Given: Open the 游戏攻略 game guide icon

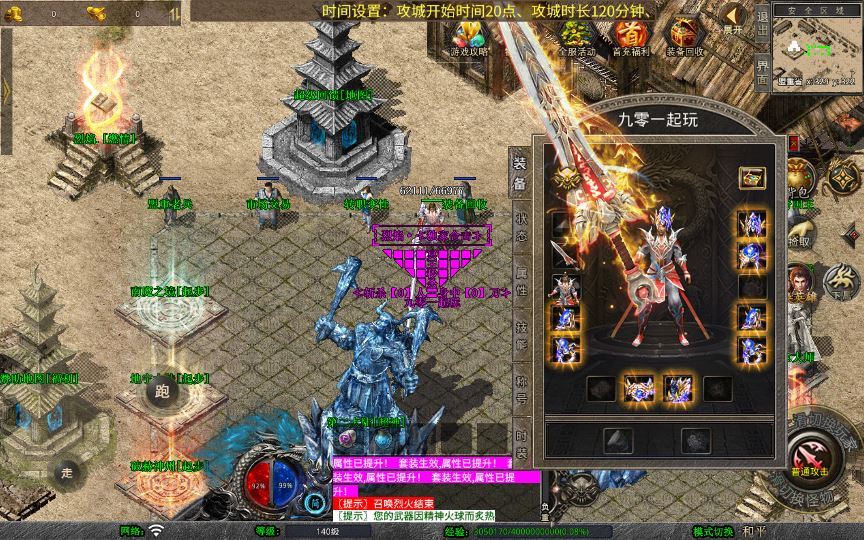Looking at the screenshot, I should coord(470,36).
